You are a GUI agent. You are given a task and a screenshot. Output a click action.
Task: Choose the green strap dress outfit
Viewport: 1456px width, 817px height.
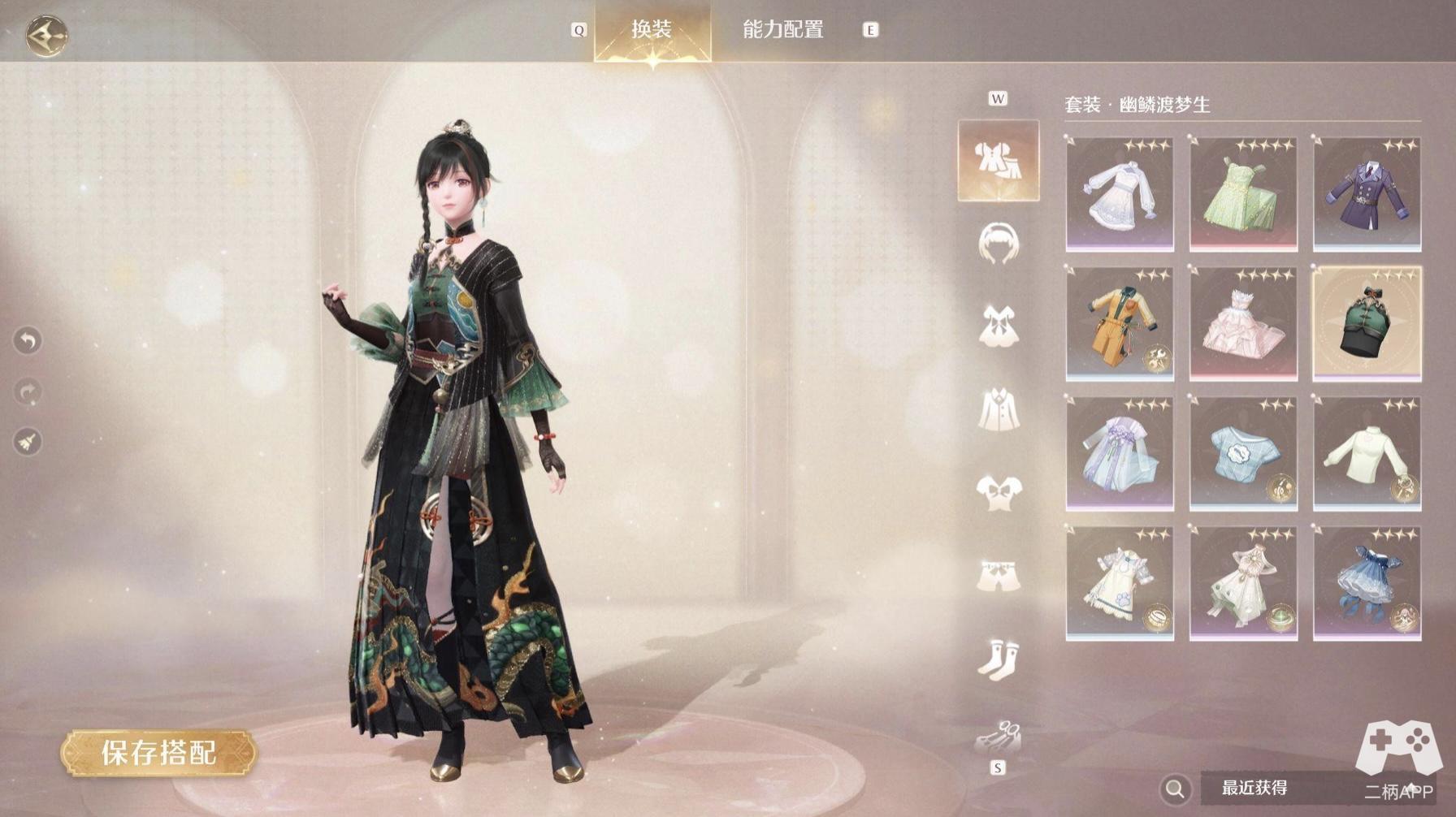pos(1243,193)
